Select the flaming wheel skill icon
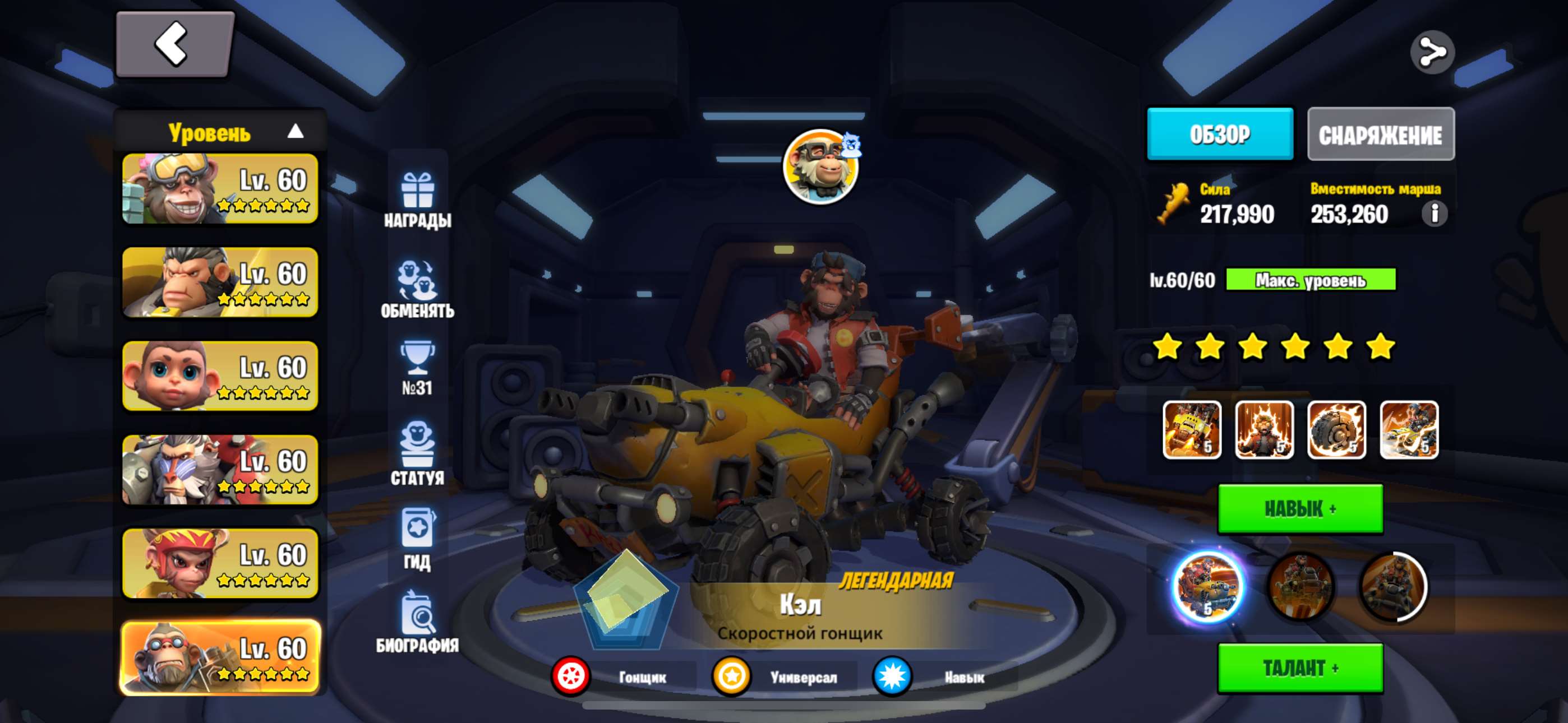The height and width of the screenshot is (723, 1568). [1336, 430]
